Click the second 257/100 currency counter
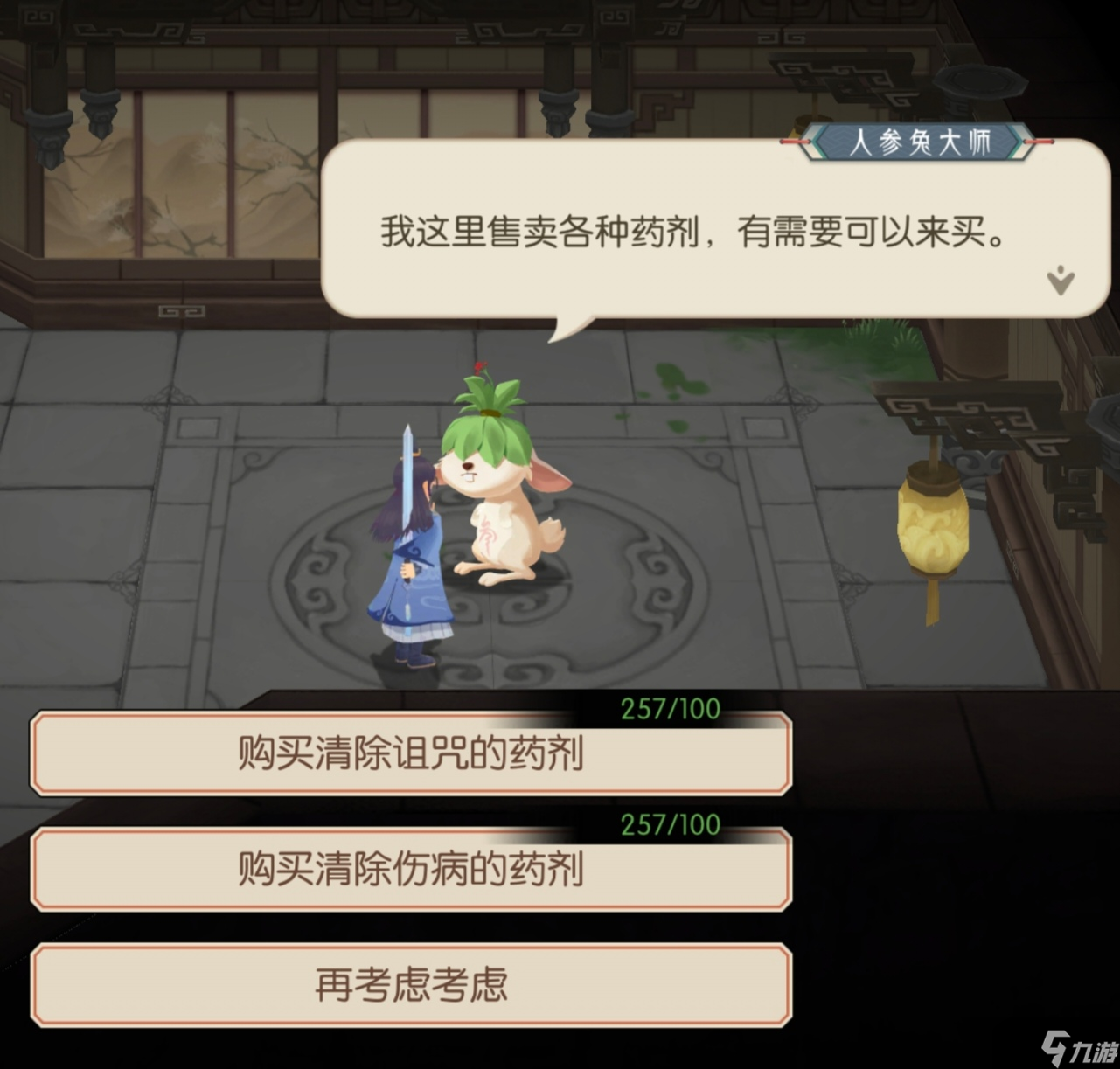Screen dimensions: 1120x1069 pyautogui.click(x=669, y=823)
